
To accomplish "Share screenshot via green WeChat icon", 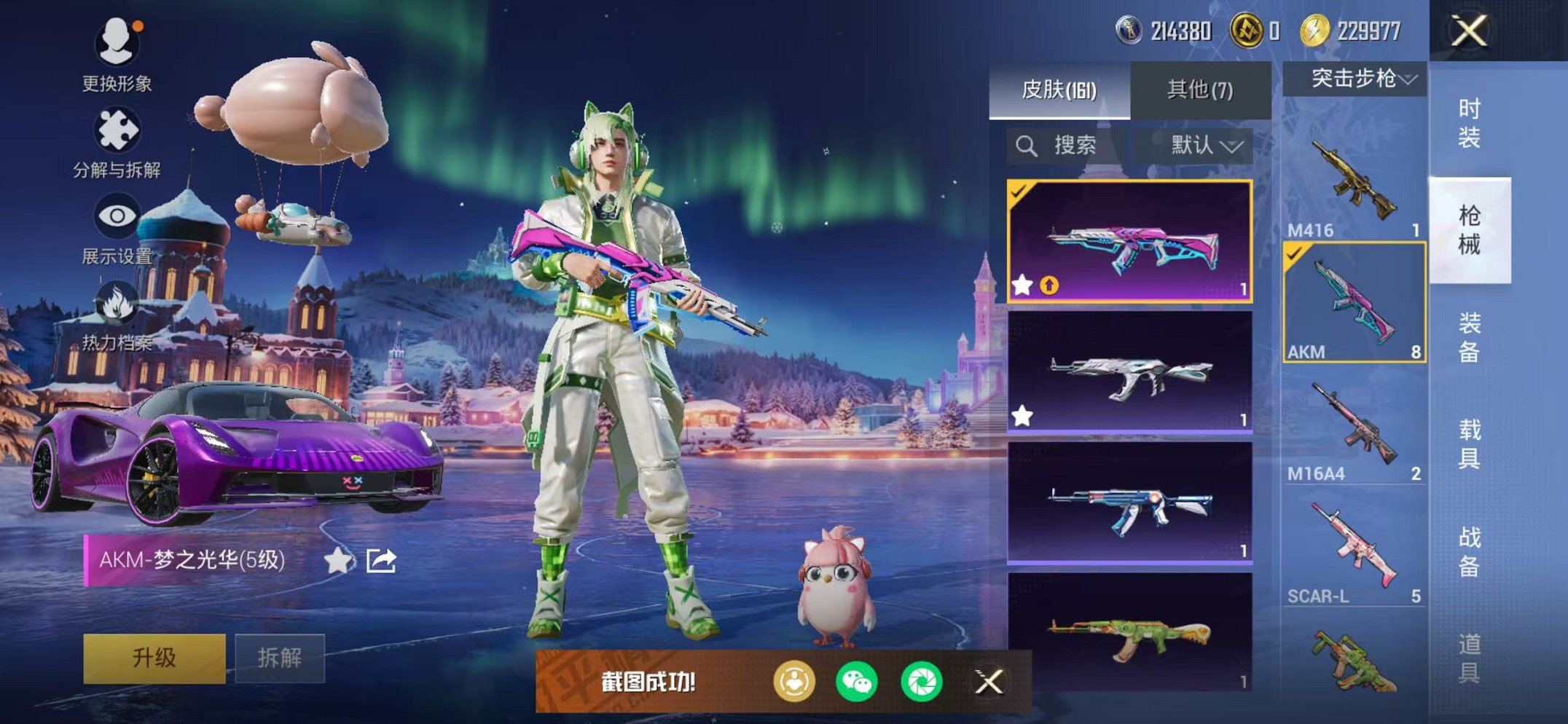I will (x=856, y=682).
